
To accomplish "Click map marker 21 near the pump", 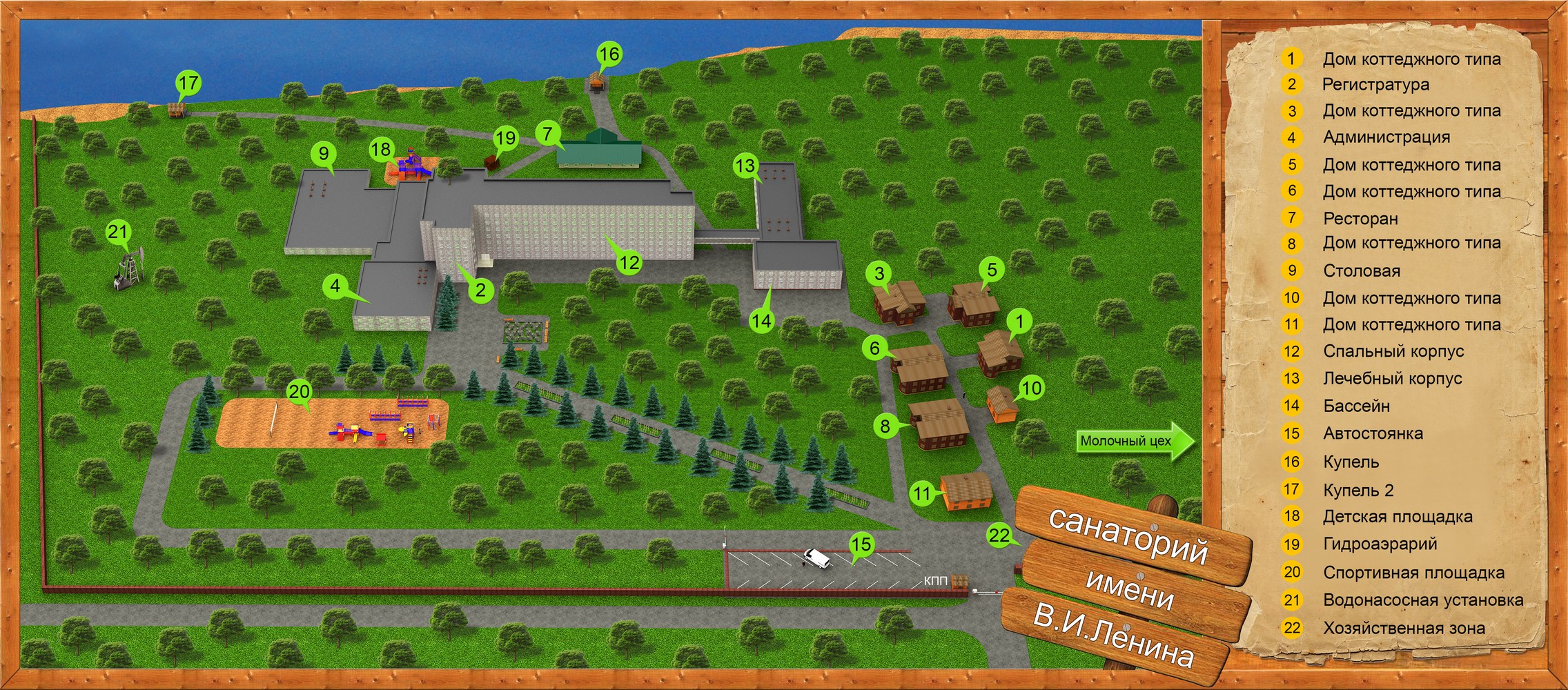I will coord(118,232).
